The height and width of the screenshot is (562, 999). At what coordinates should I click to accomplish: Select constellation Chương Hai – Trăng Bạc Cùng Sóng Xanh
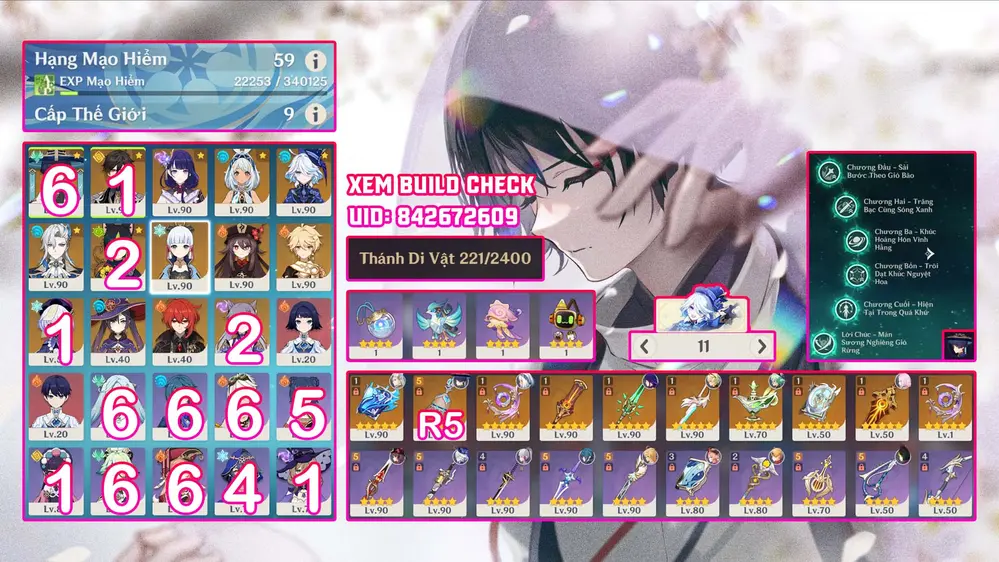pyautogui.click(x=849, y=206)
